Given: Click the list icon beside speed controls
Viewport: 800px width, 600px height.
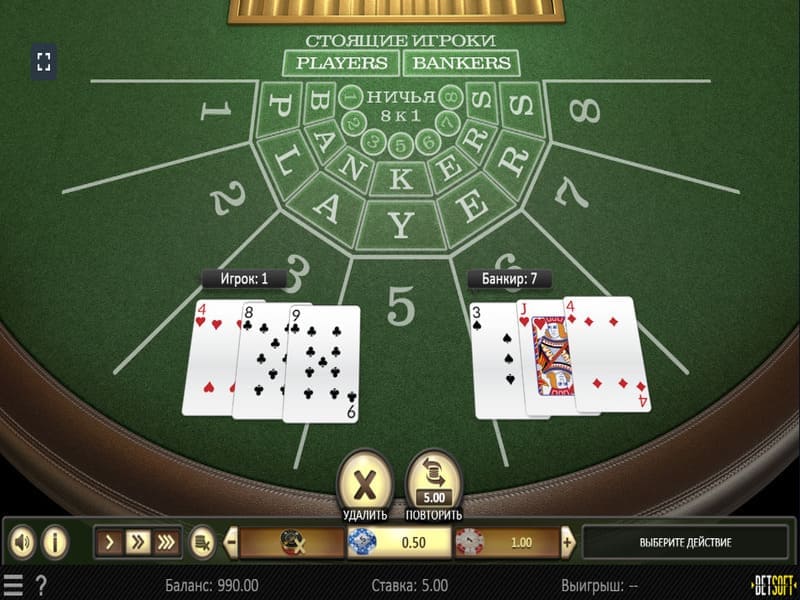Looking at the screenshot, I should click(x=201, y=543).
